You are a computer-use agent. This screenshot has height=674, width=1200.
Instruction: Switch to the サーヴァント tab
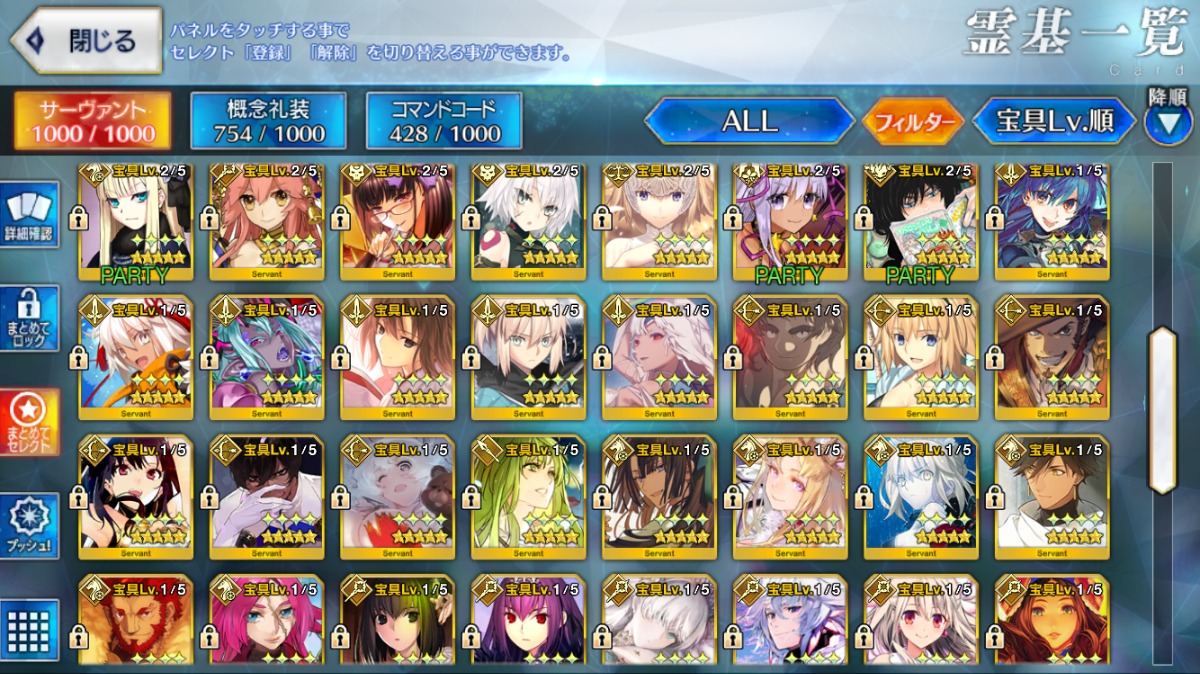92,122
